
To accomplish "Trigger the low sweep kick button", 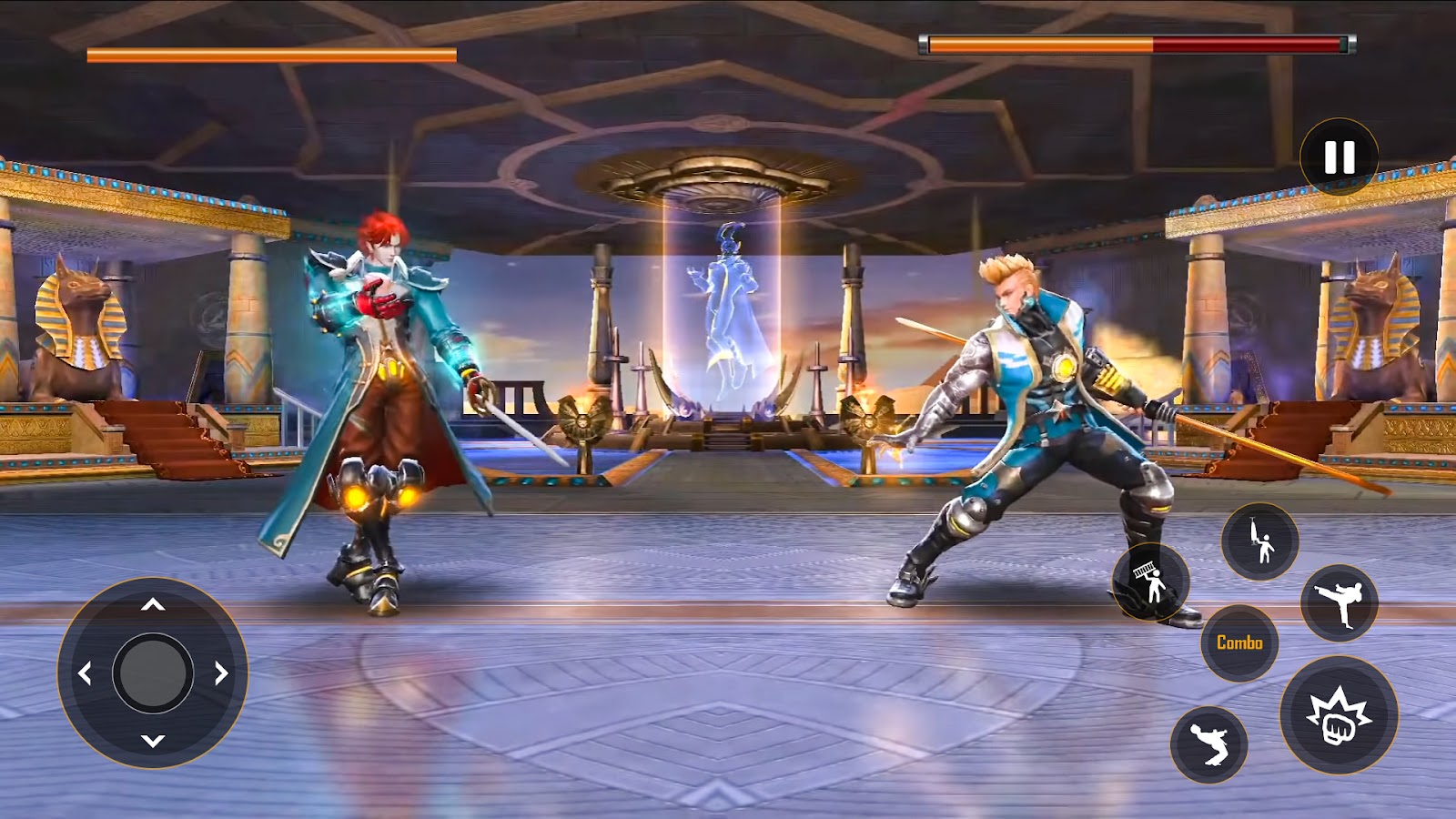I will [x=1208, y=743].
